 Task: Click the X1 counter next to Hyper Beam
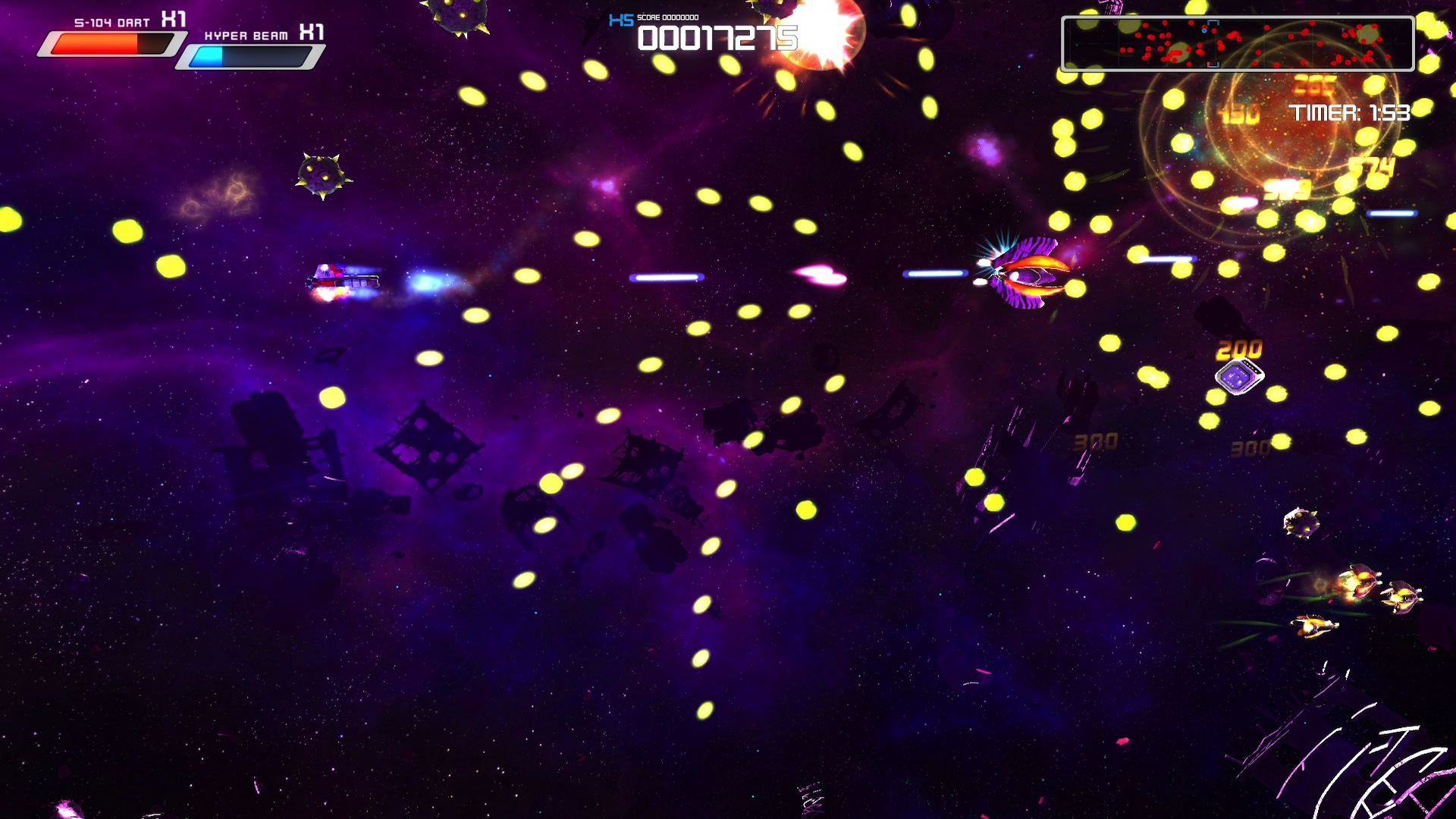point(311,33)
